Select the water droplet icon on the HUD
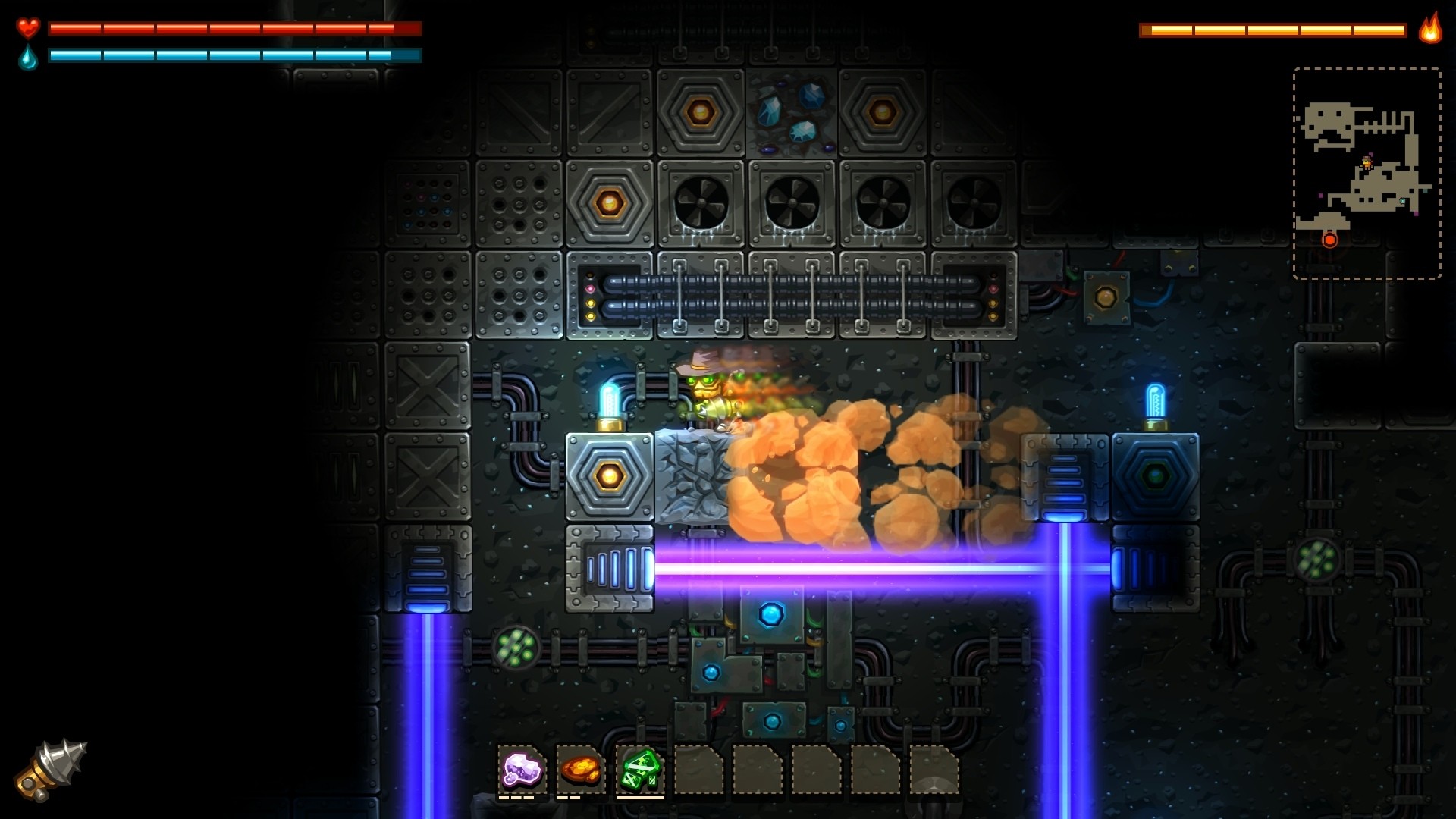Screen dimensions: 1456x819 point(27,58)
